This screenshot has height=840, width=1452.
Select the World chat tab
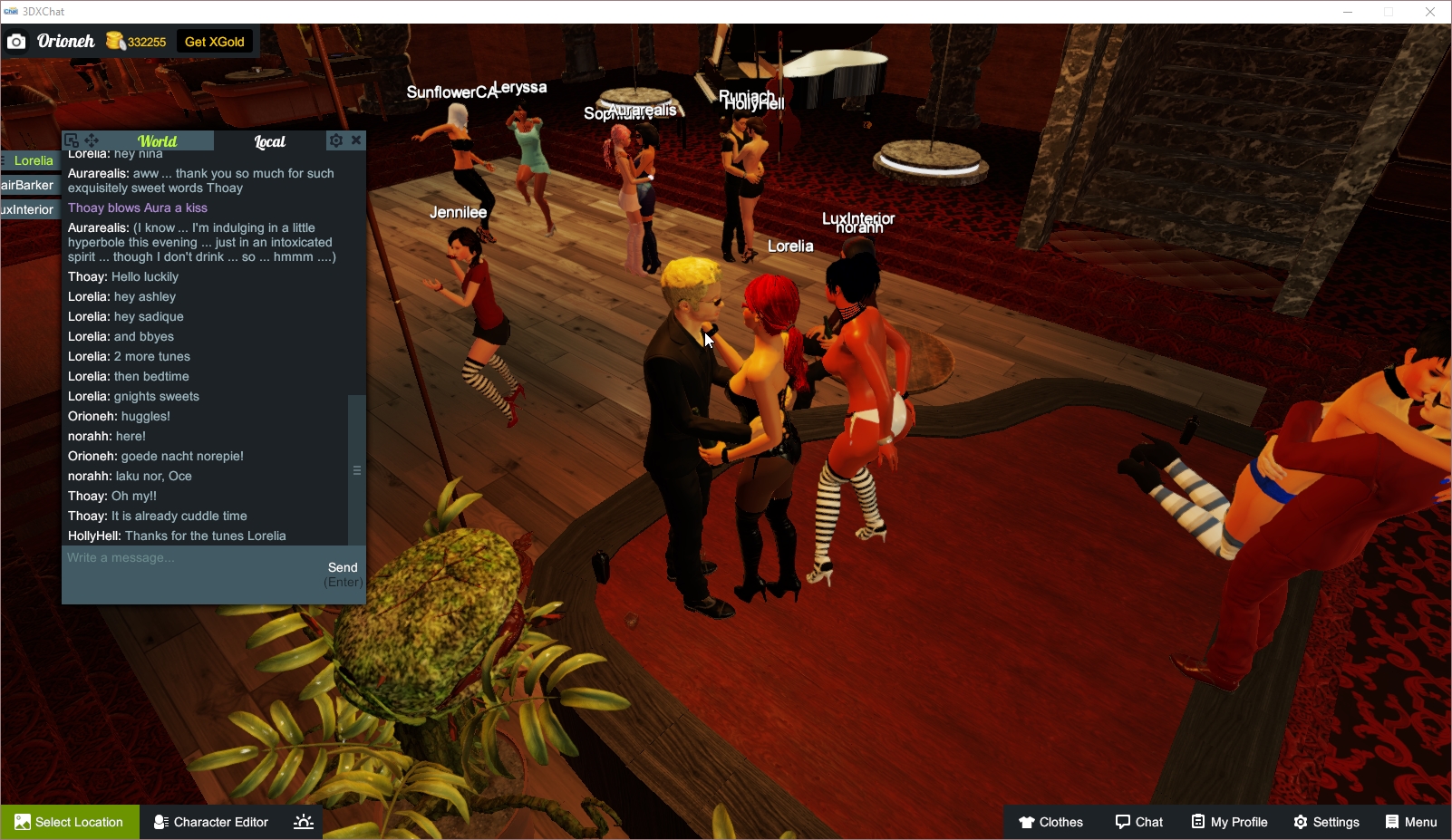coord(158,140)
